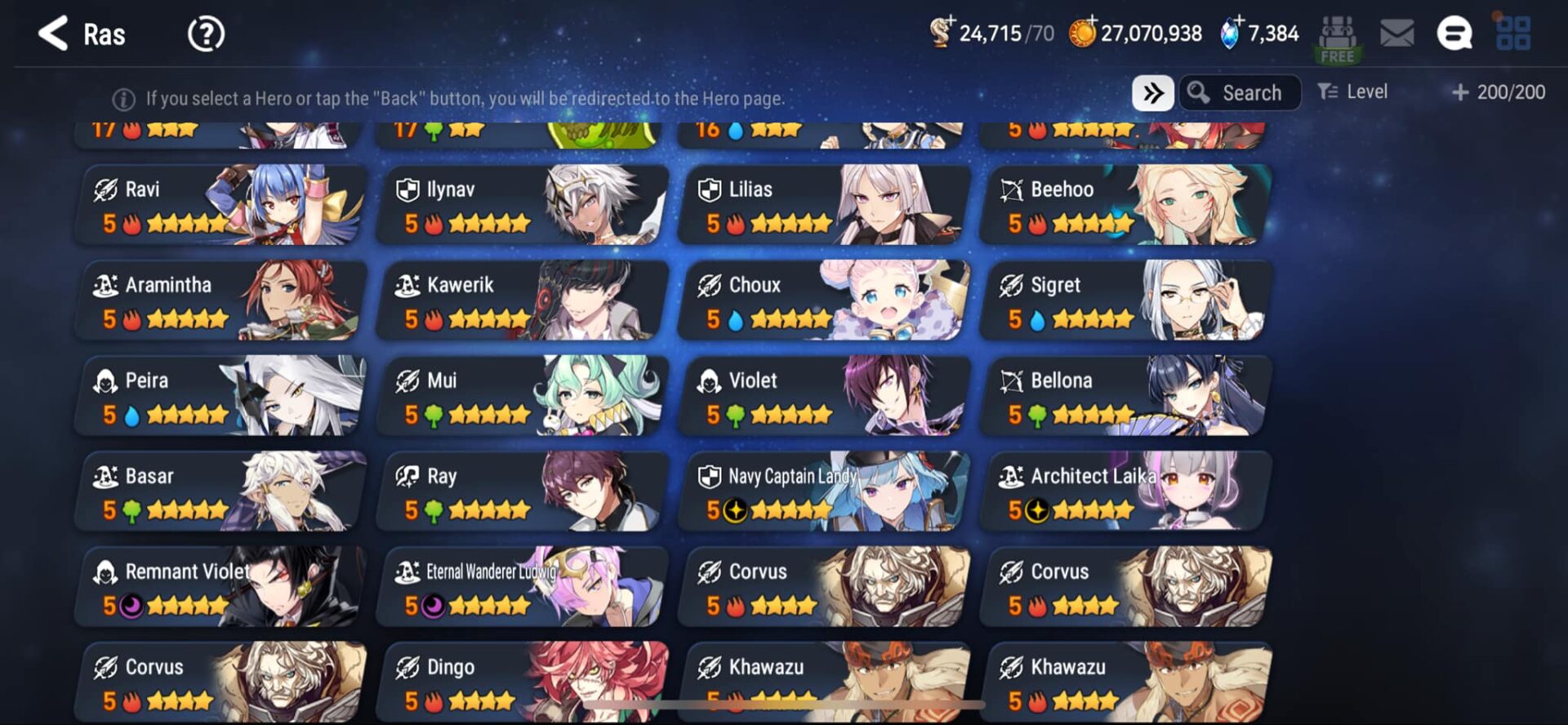Change the Level sort filter
The image size is (1568, 725).
coord(1352,92)
